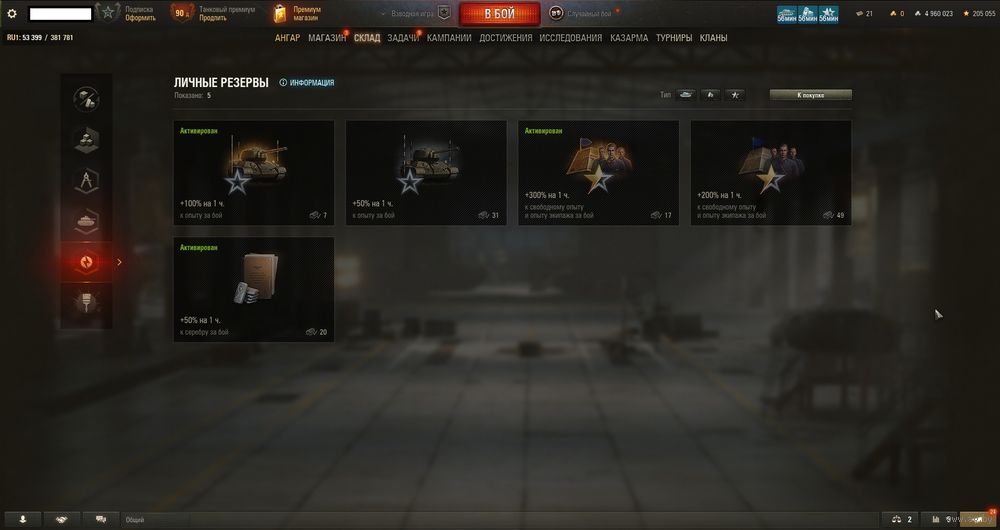Open the paintbrush customization depot category

(85, 298)
